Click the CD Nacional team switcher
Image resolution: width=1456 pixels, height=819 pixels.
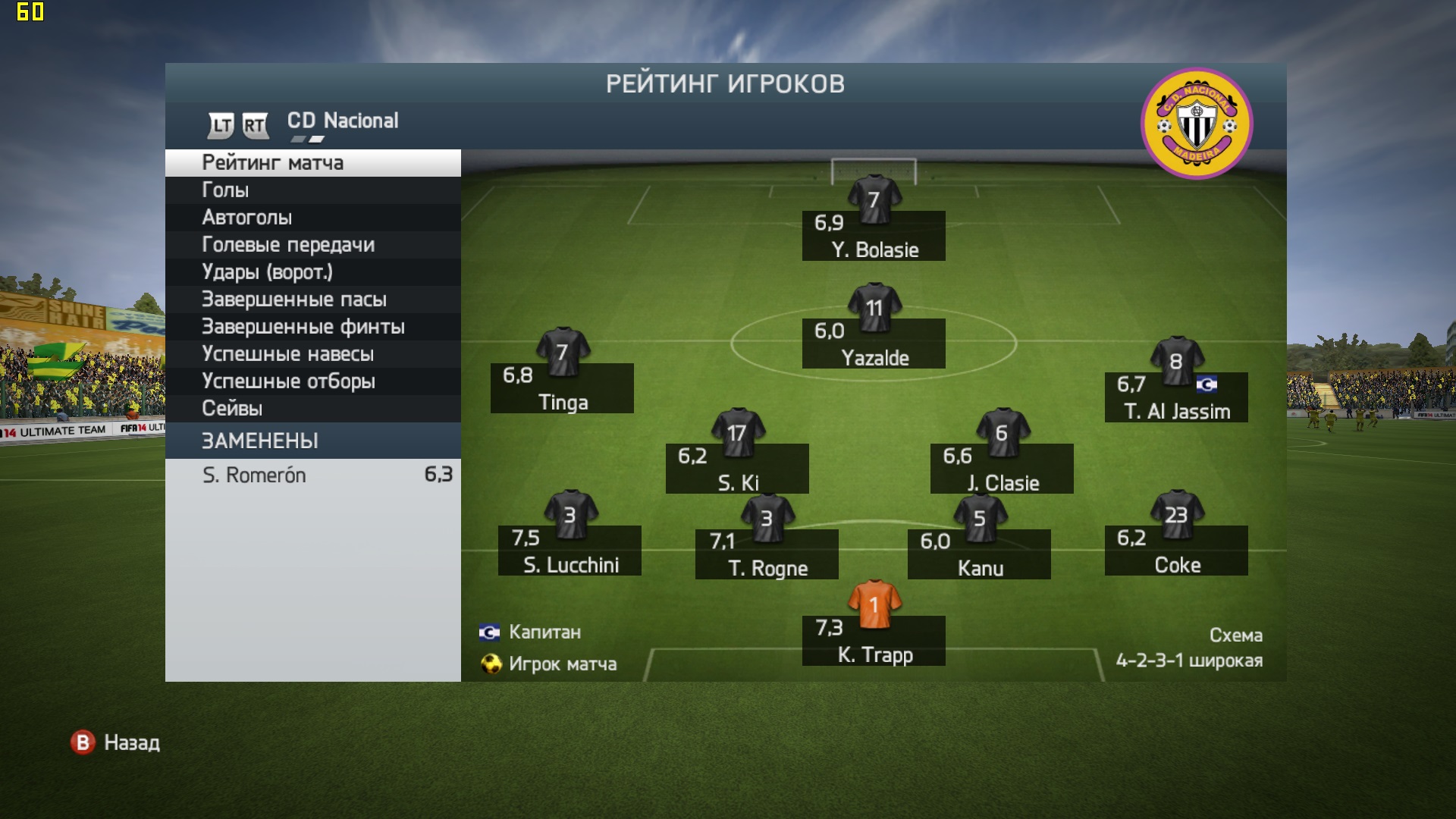(342, 121)
